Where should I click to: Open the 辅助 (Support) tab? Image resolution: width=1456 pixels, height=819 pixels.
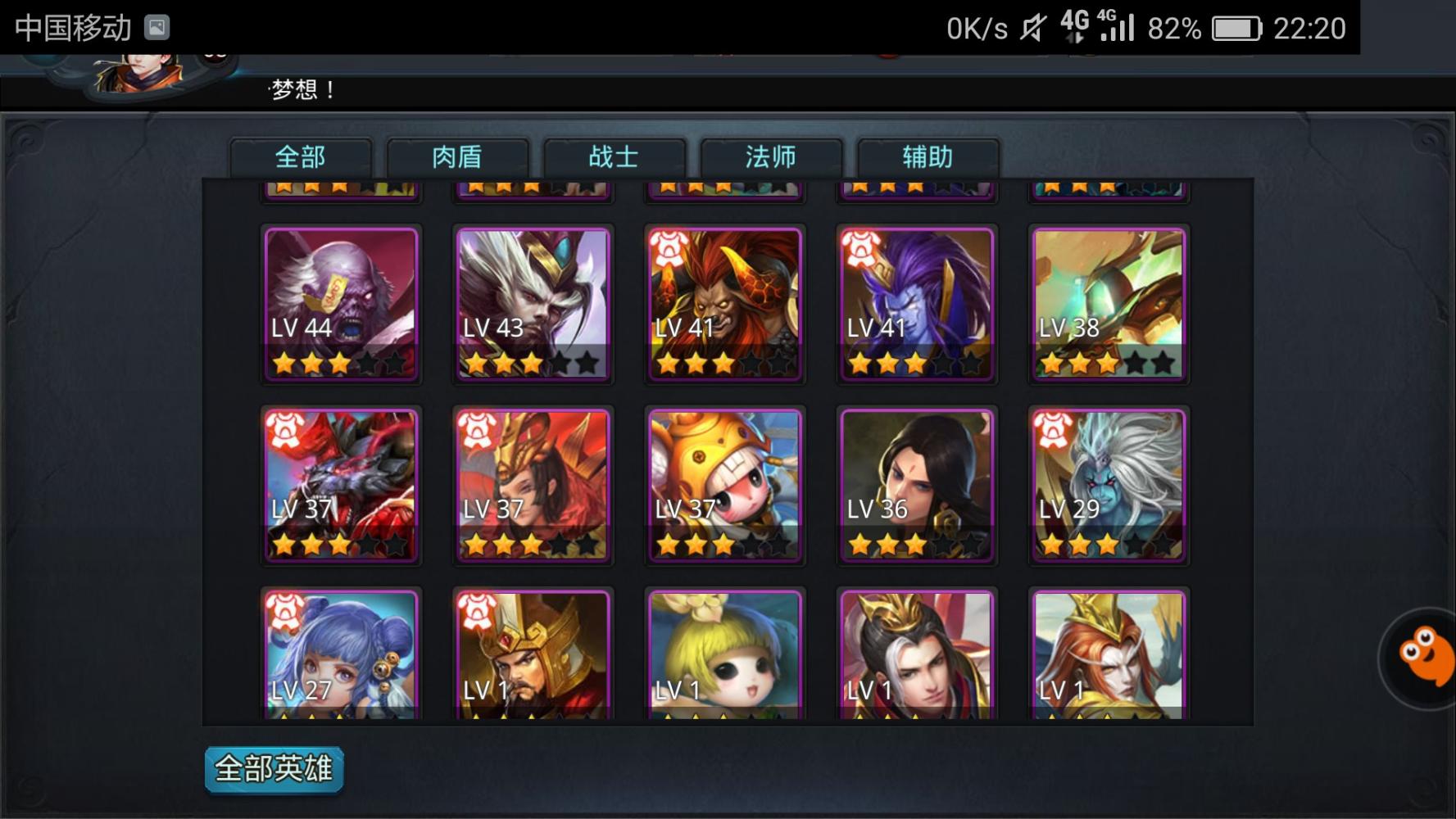[x=927, y=156]
